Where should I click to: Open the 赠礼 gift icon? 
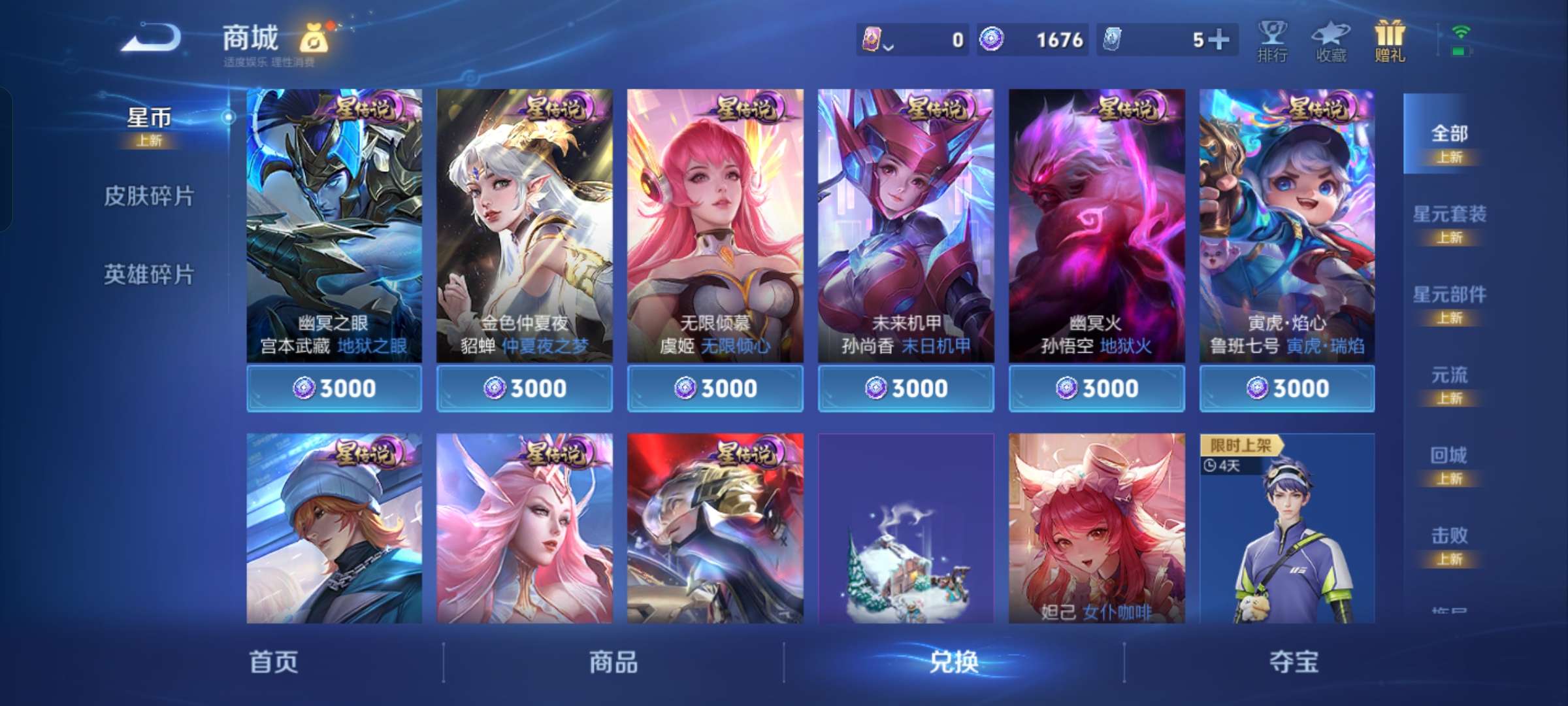pyautogui.click(x=1389, y=38)
